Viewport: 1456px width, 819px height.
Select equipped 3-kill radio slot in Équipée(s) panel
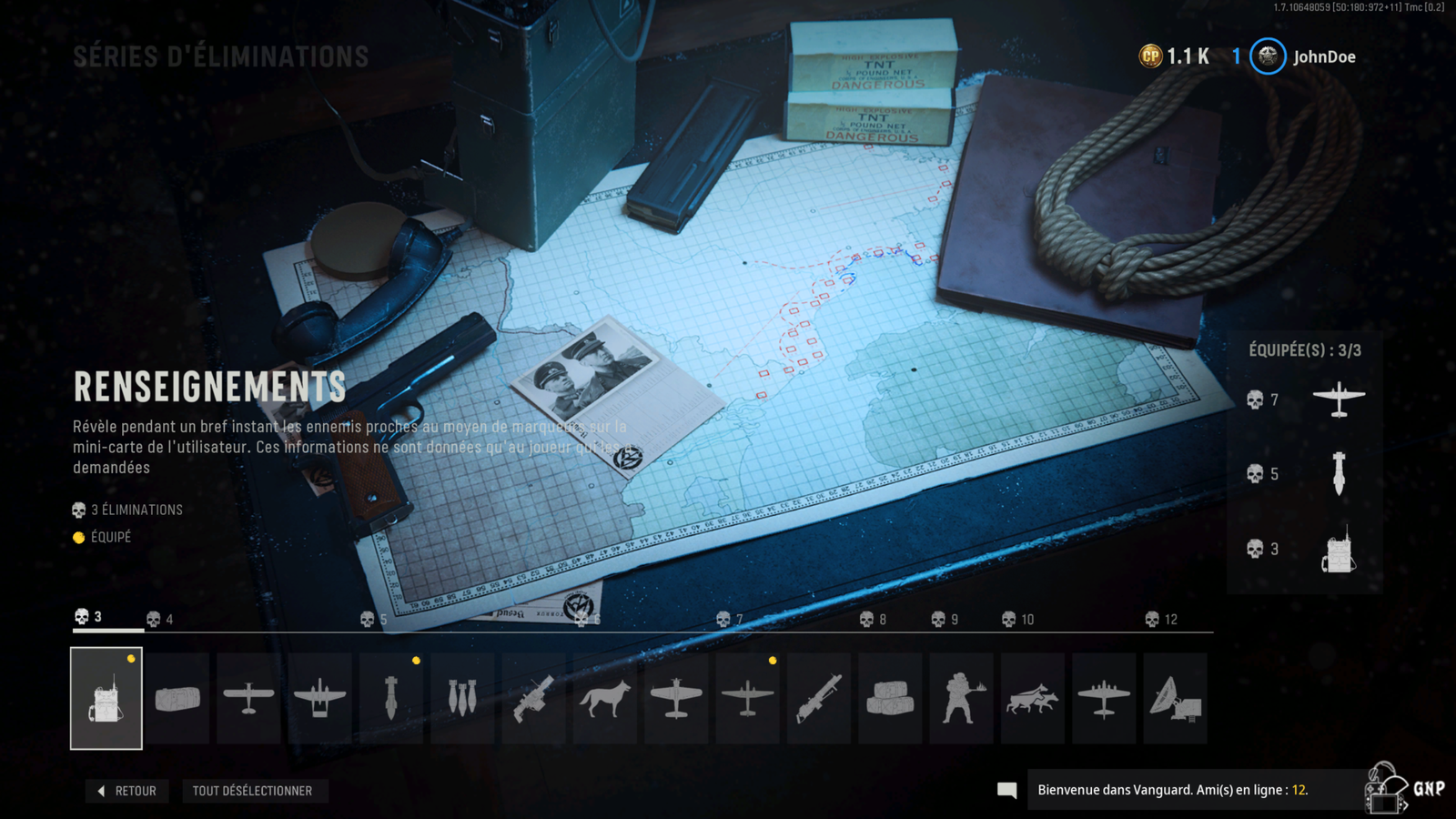(1339, 549)
